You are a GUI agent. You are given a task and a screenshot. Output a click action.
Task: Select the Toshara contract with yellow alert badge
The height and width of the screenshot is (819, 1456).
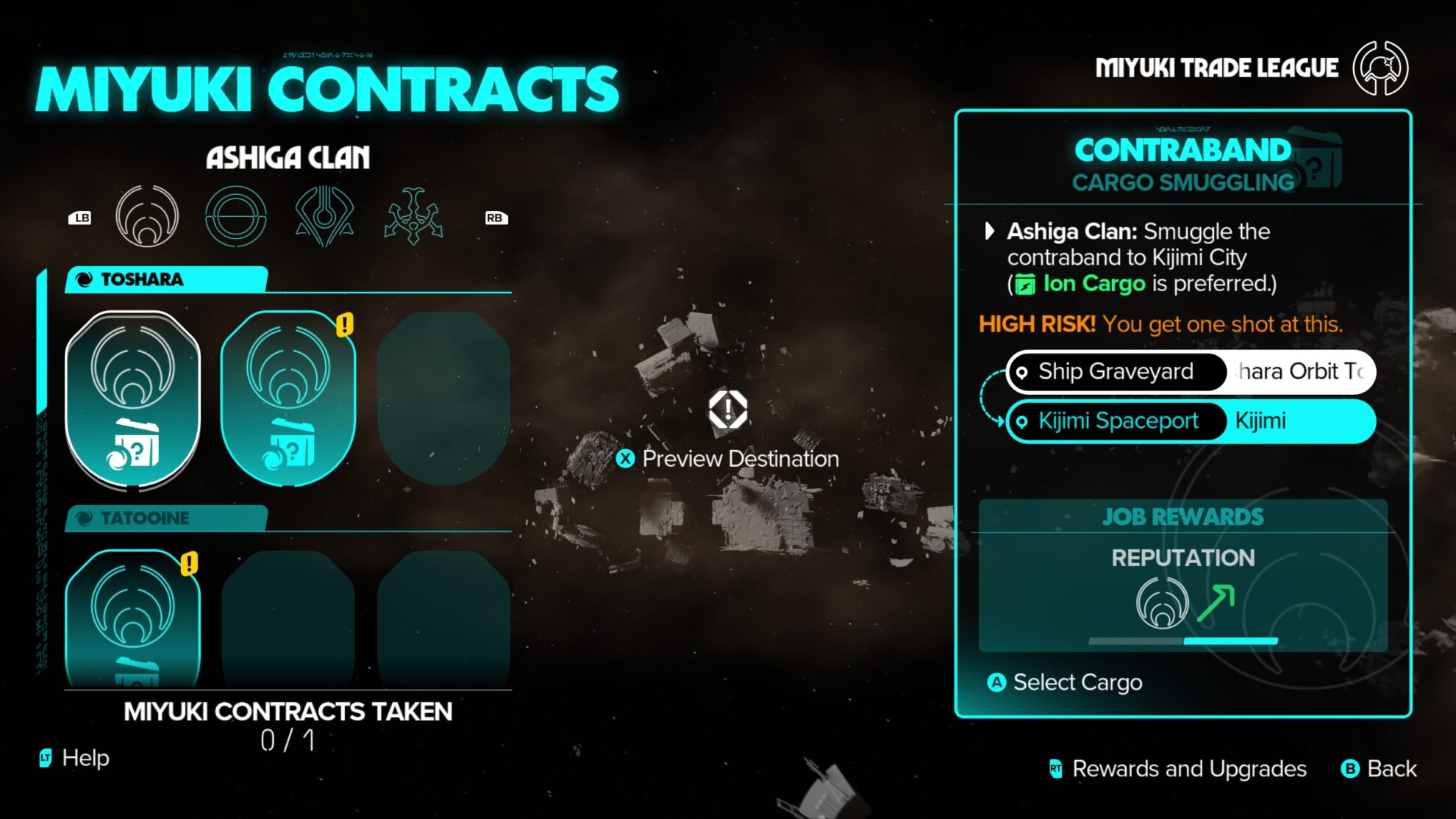pyautogui.click(x=287, y=397)
